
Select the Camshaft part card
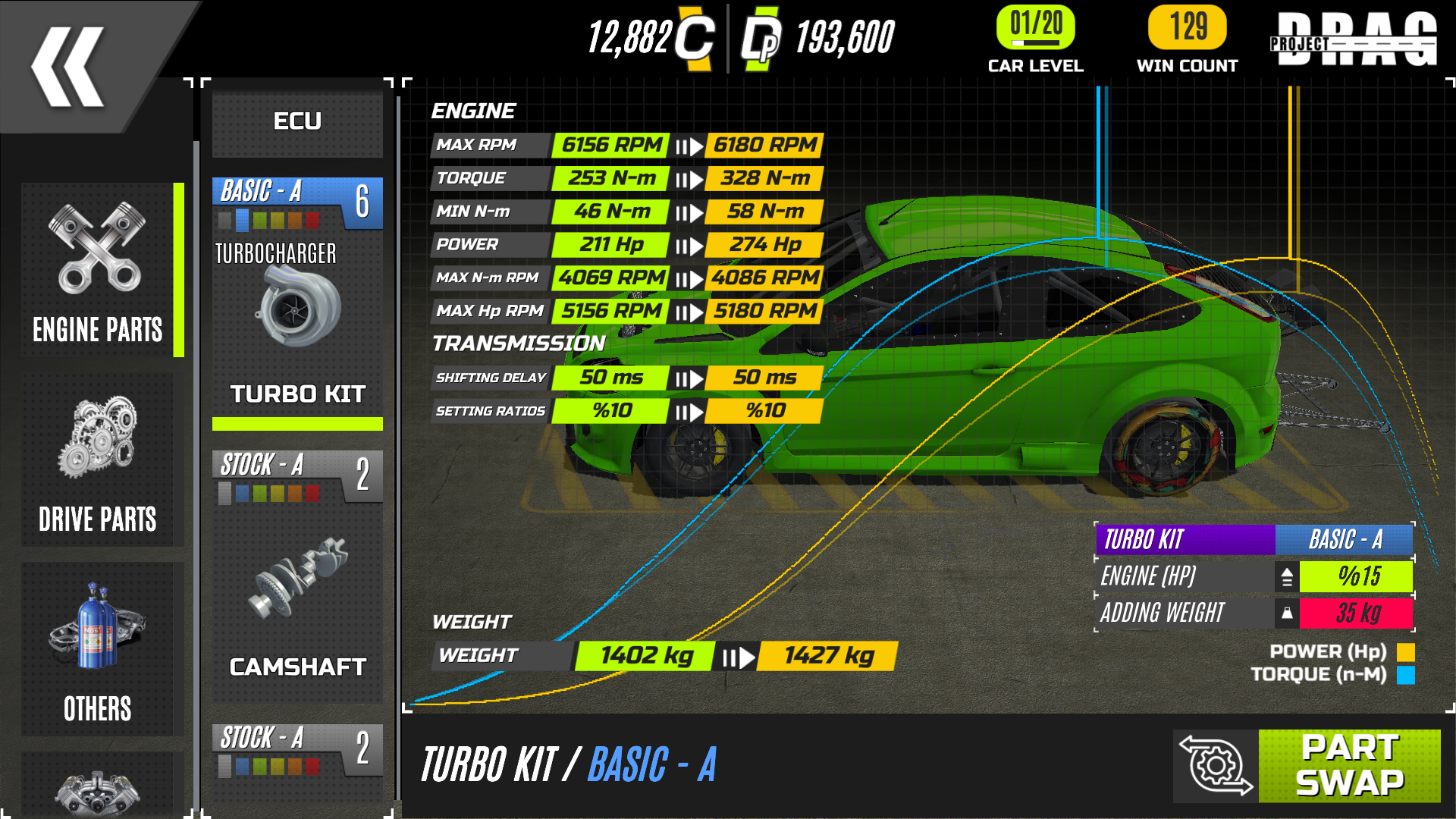[x=297, y=576]
